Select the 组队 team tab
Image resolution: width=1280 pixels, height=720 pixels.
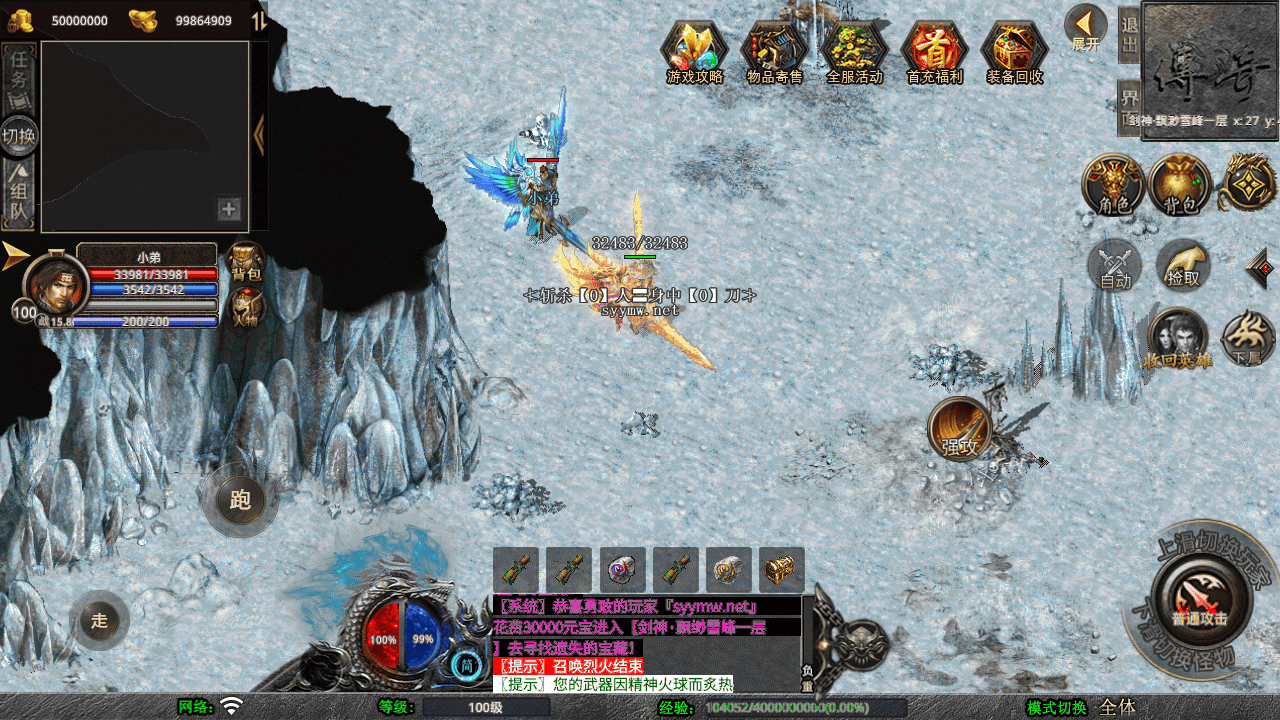20,195
